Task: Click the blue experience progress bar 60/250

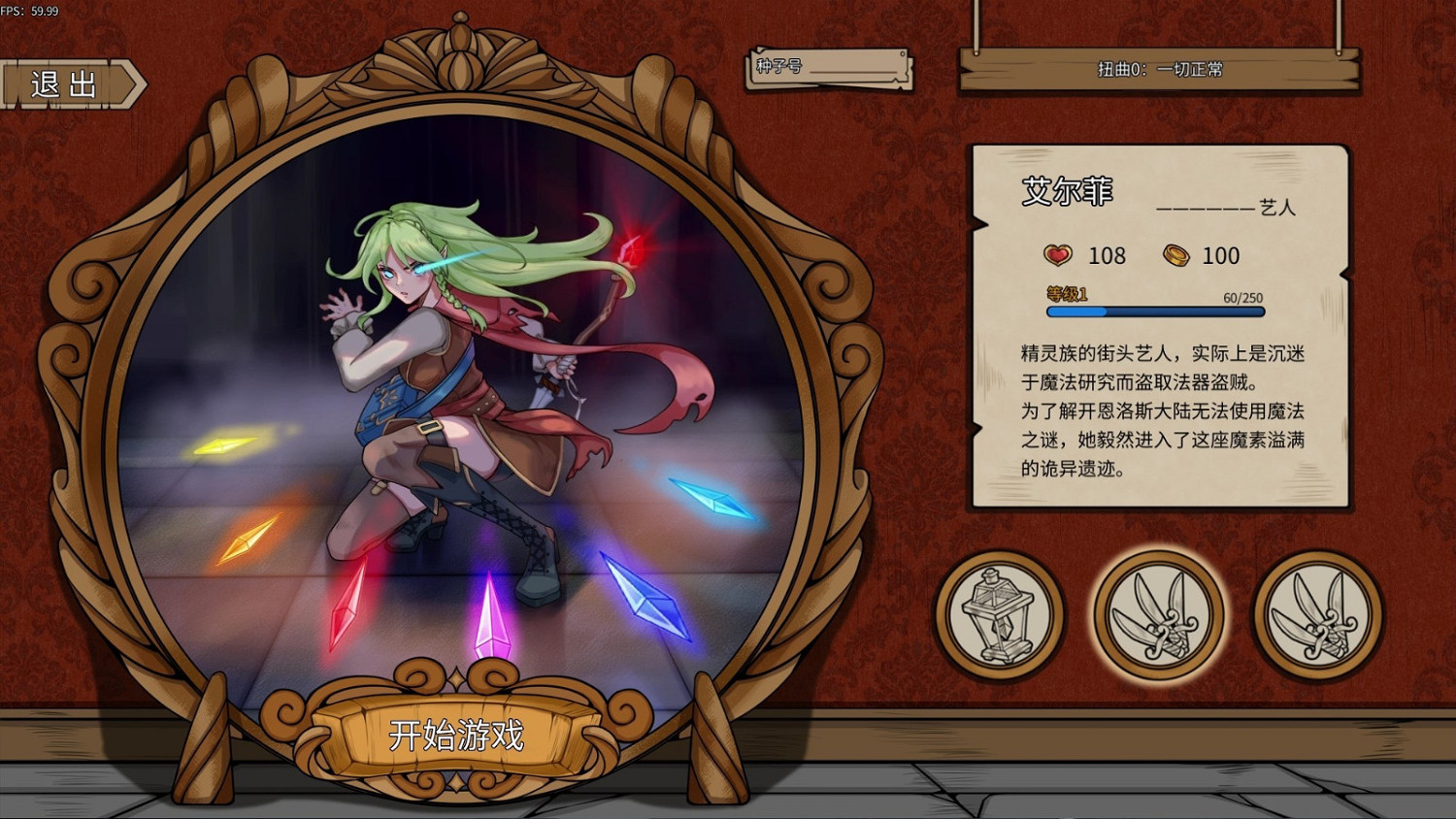Action: pyautogui.click(x=1153, y=312)
